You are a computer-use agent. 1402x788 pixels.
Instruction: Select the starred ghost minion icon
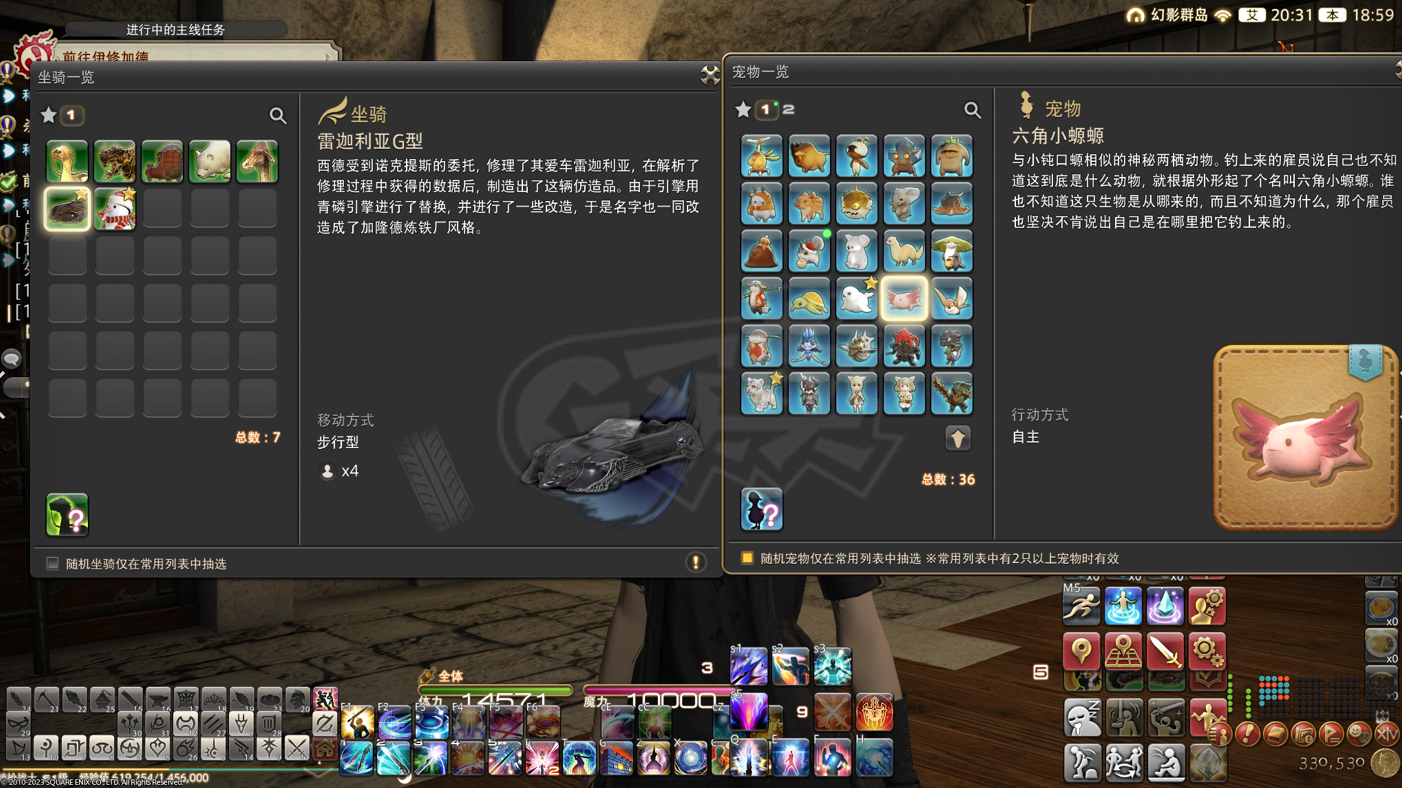(x=857, y=298)
